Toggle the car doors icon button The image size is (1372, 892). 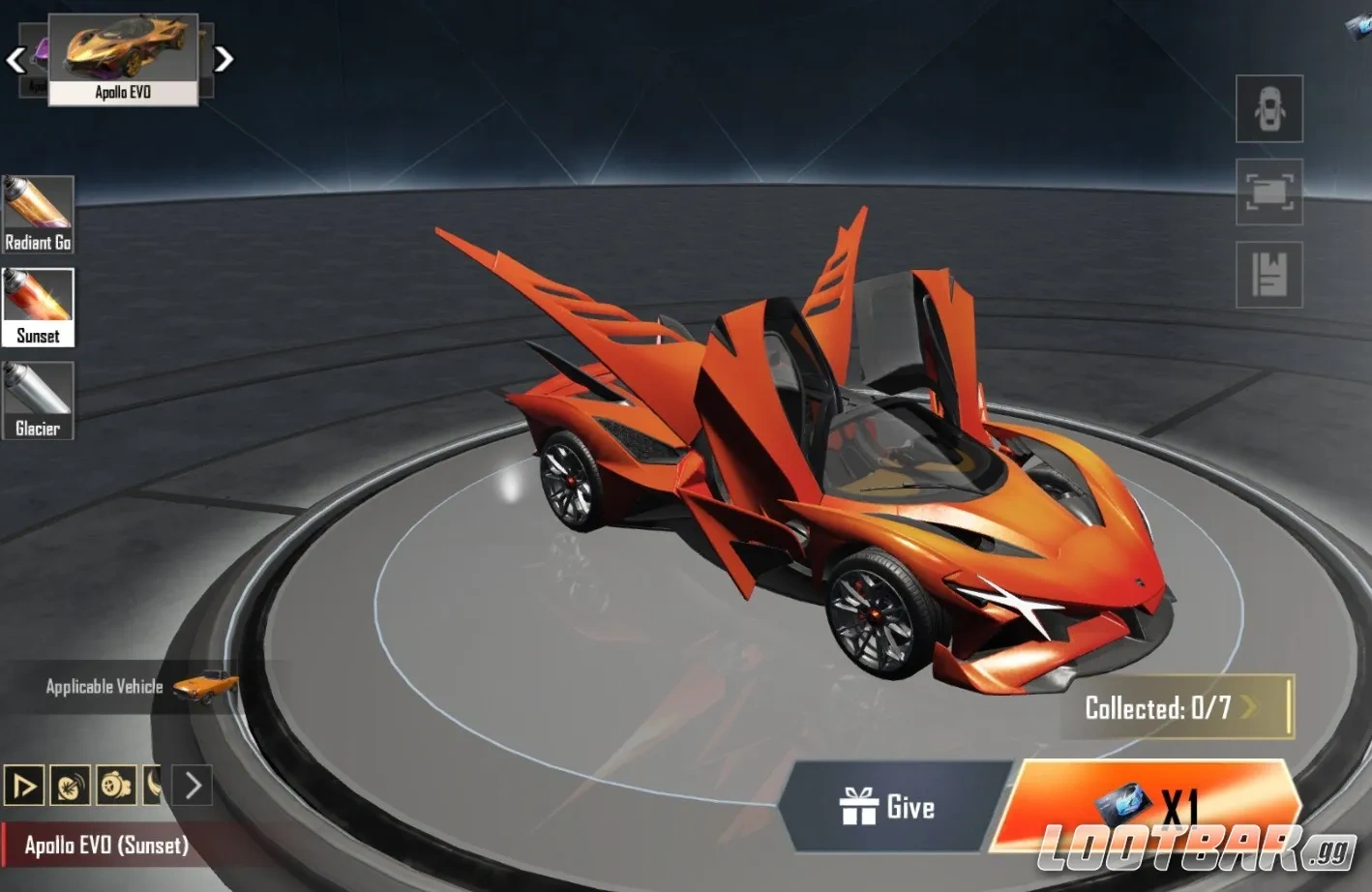pyautogui.click(x=1268, y=108)
